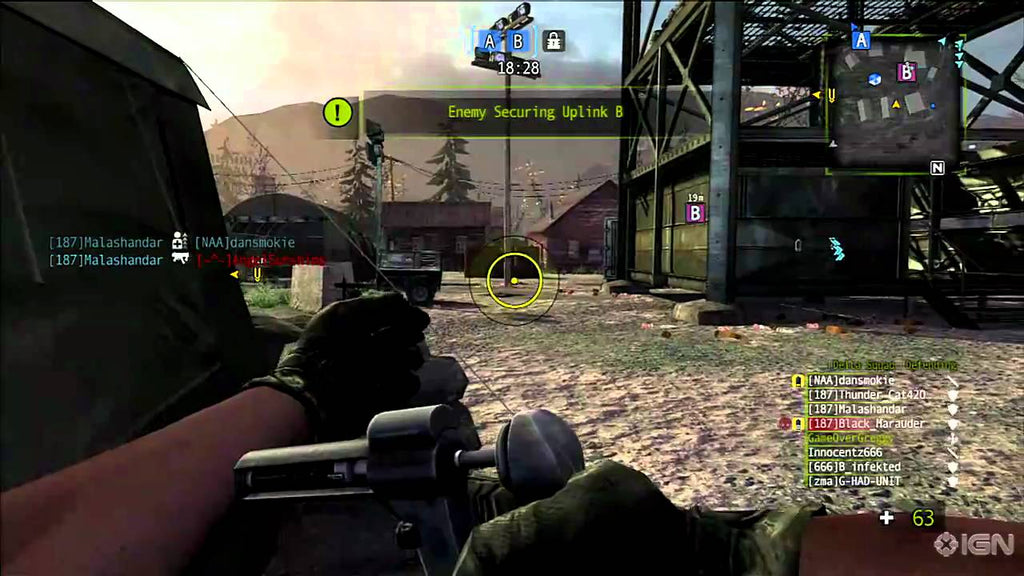Select [187]Malashandar in the squad list
Image resolution: width=1024 pixels, height=576 pixels.
(x=857, y=409)
